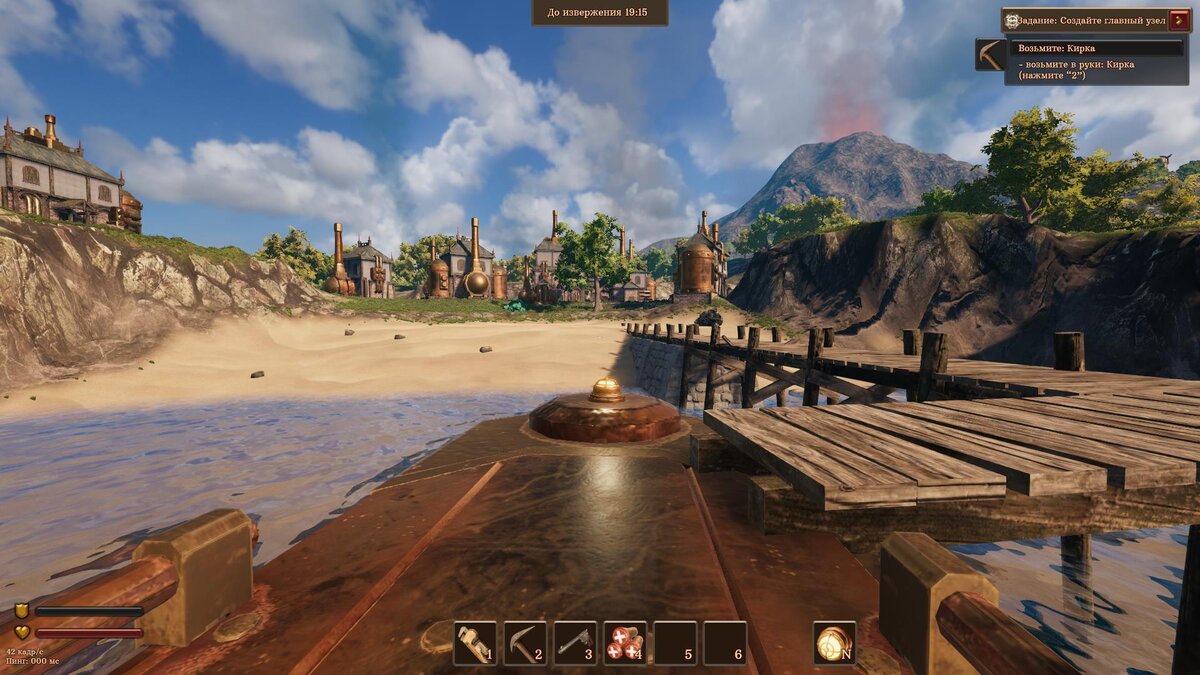Viewport: 1200px width, 675px height.
Task: Equip the pickaxe from hotbar slot 2
Action: [525, 643]
